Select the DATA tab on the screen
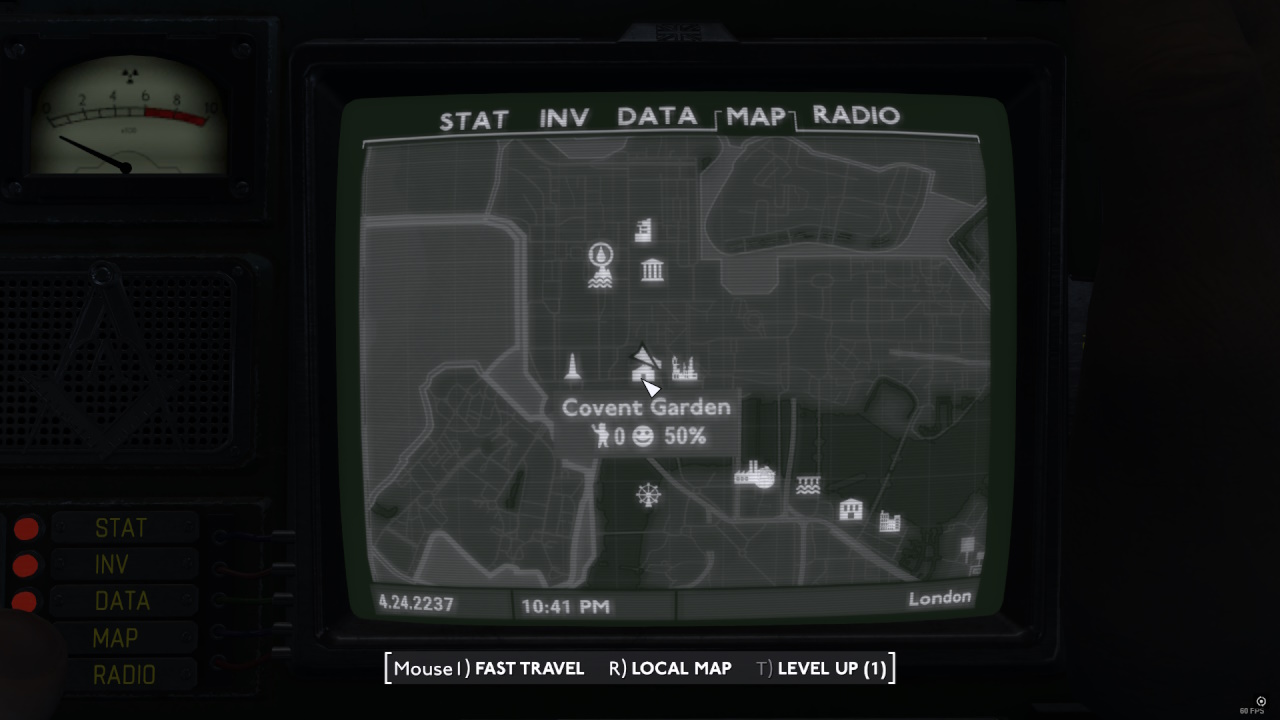The image size is (1280, 720). click(655, 117)
